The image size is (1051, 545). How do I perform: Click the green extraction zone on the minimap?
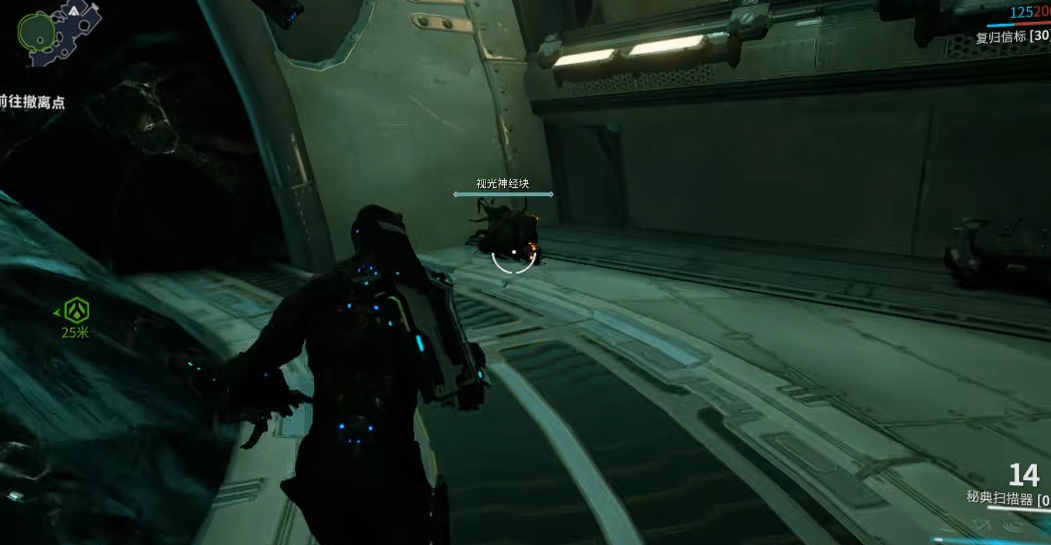click(37, 31)
